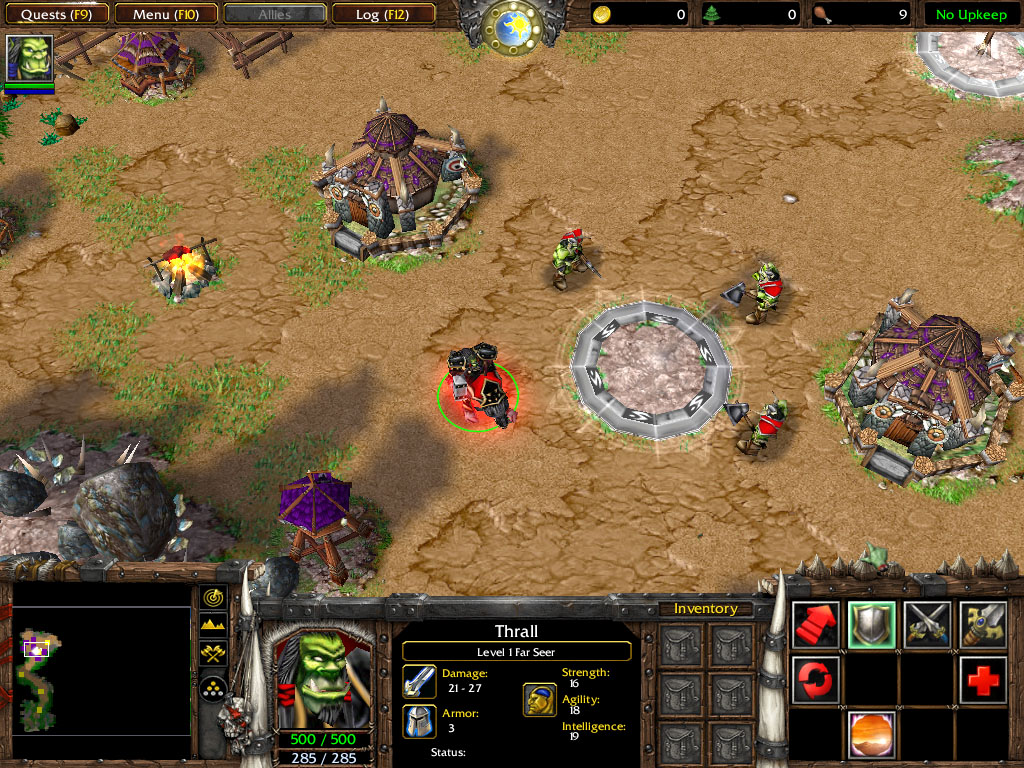Start the Patrol command
This screenshot has width=1024, height=768.
coord(815,680)
